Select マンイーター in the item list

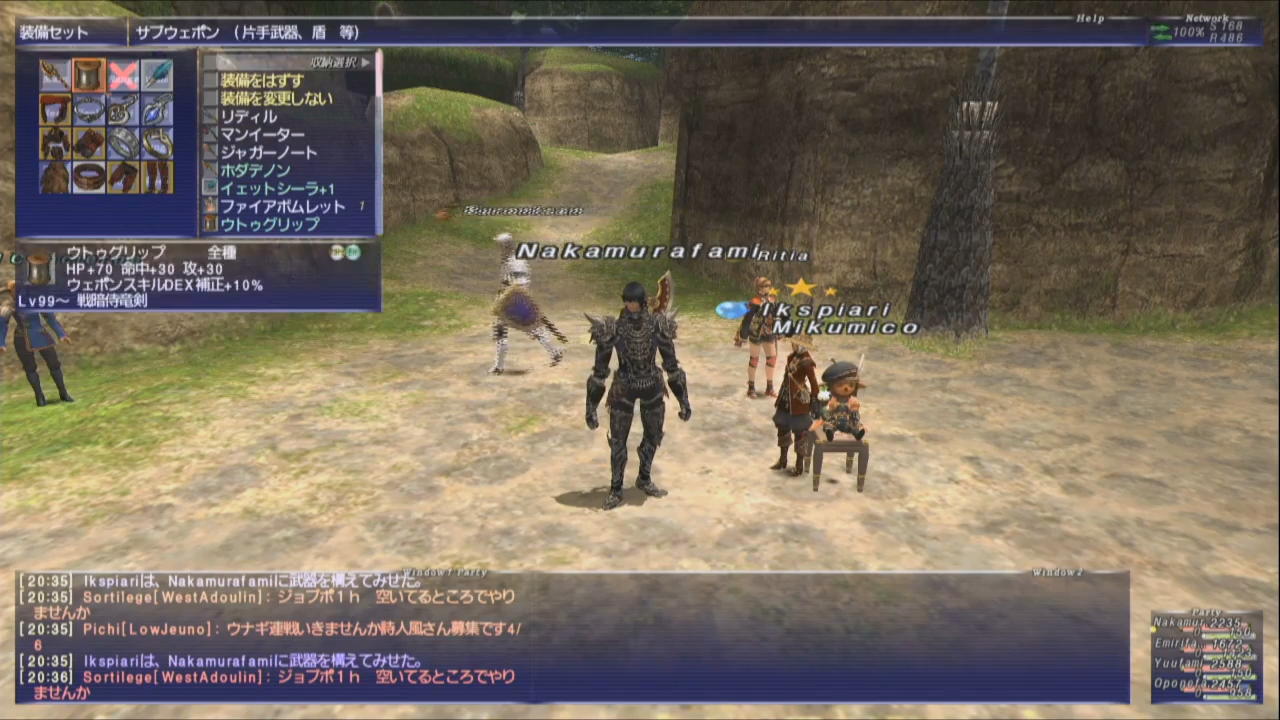pos(262,134)
